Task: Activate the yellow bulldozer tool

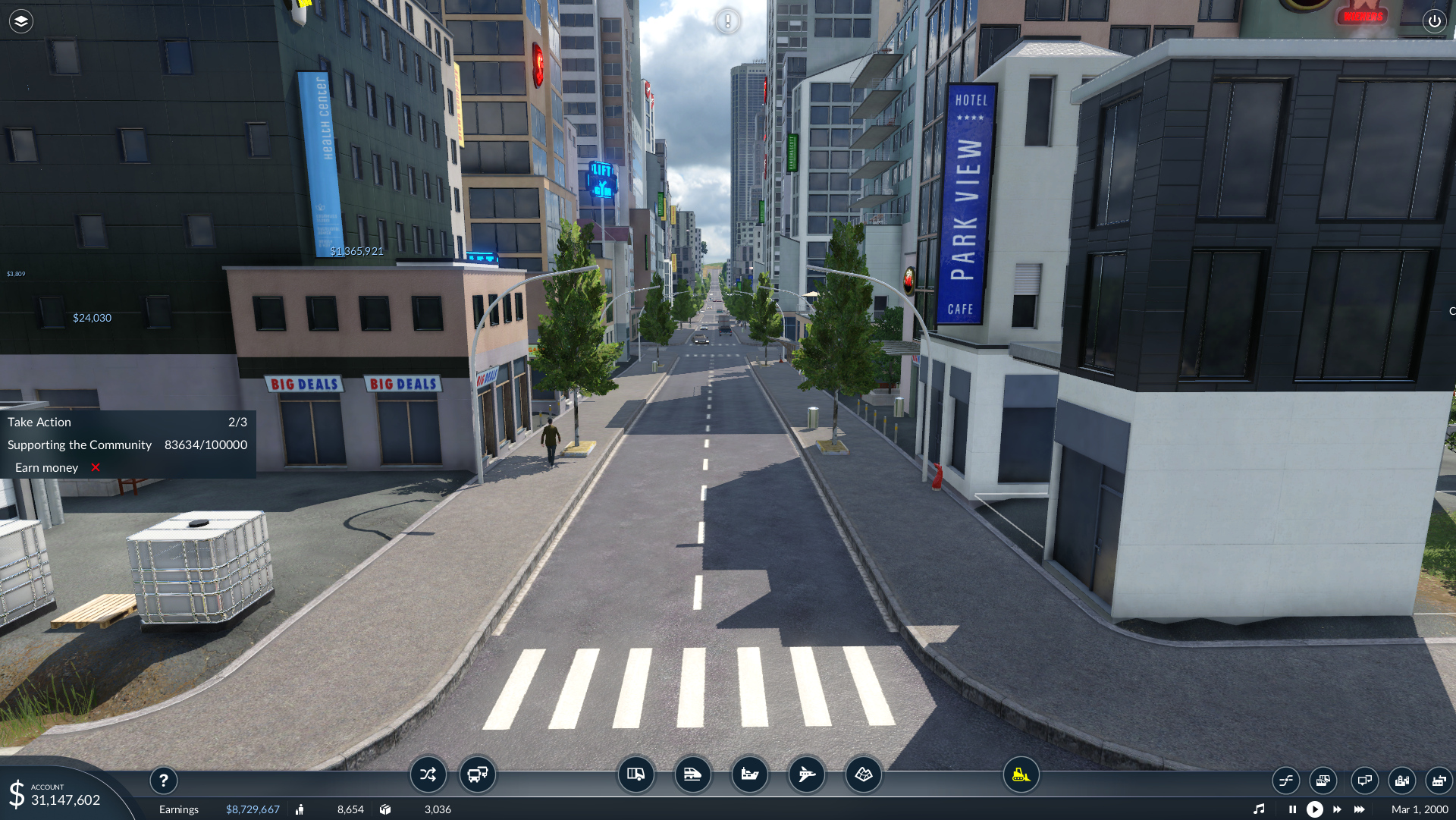Action: 1021,774
